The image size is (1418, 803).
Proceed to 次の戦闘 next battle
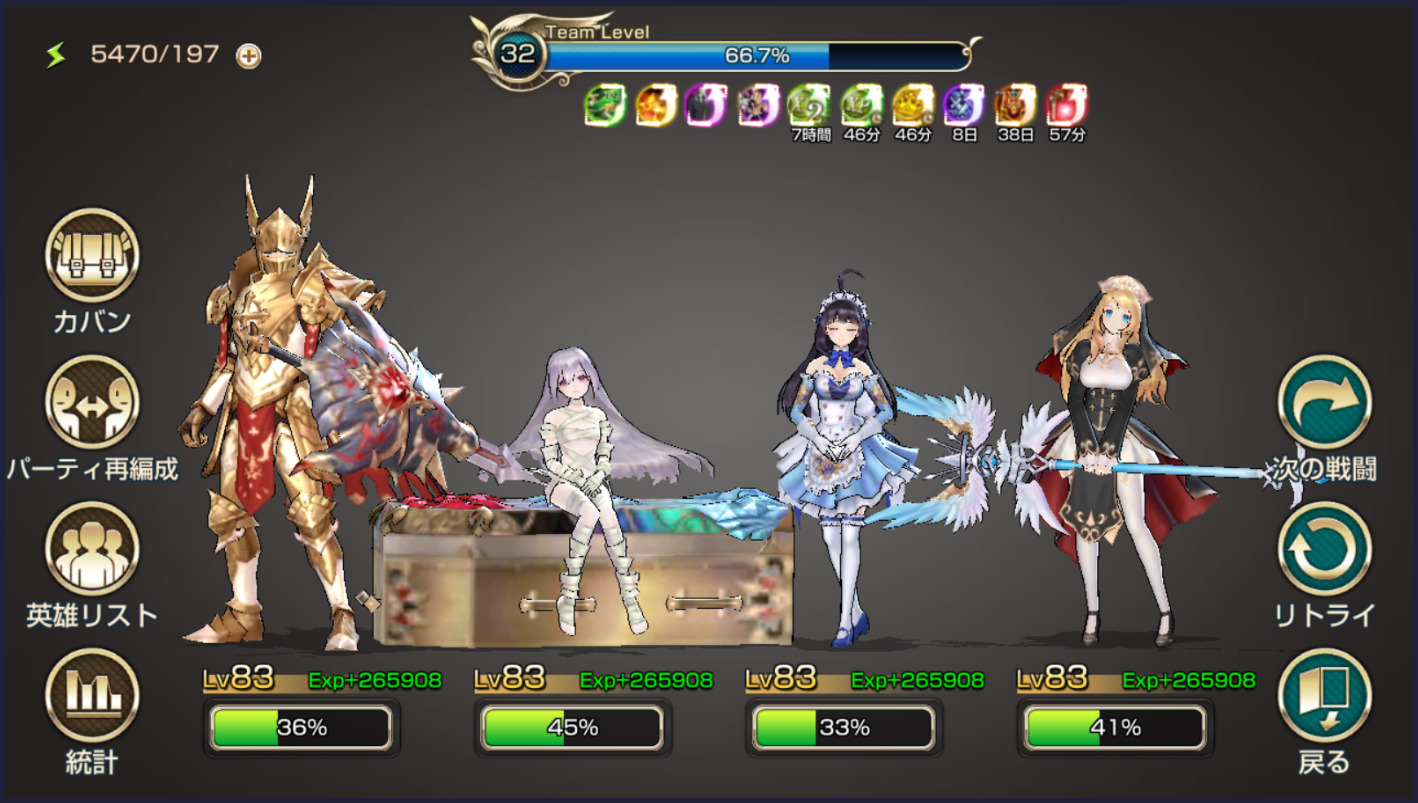pos(1324,403)
